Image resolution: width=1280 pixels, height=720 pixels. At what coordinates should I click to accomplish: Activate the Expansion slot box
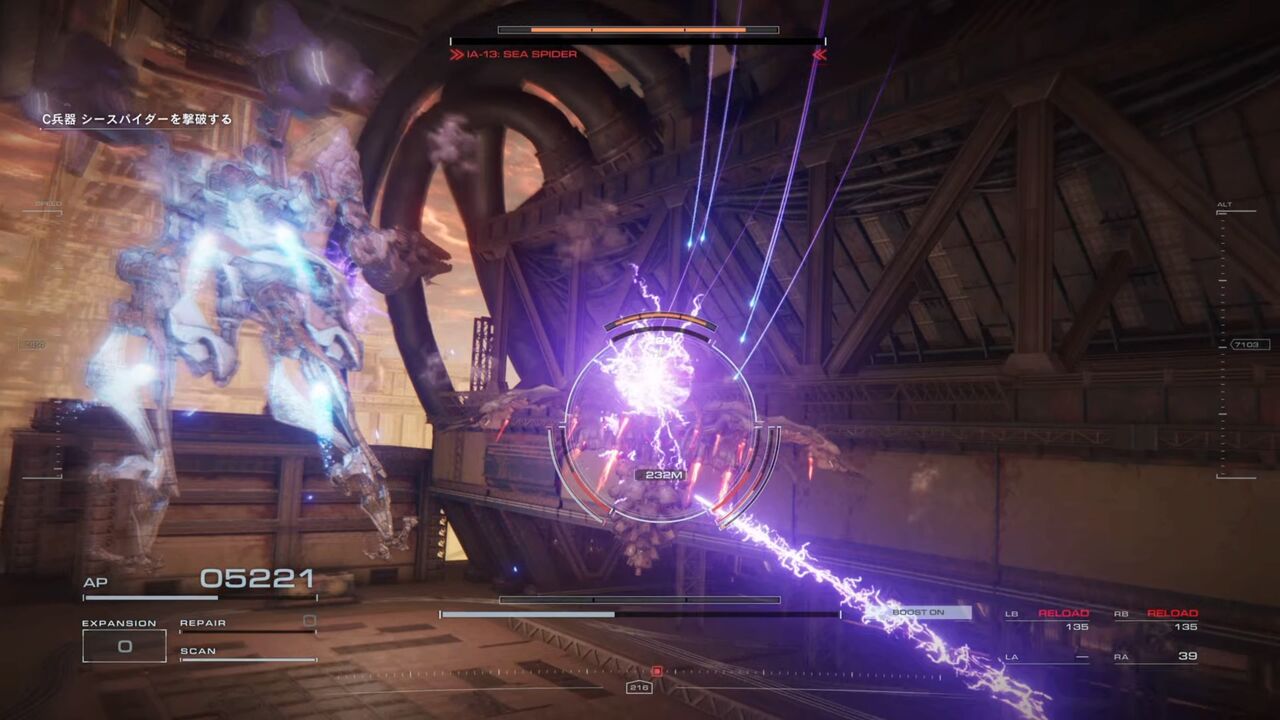pyautogui.click(x=124, y=645)
